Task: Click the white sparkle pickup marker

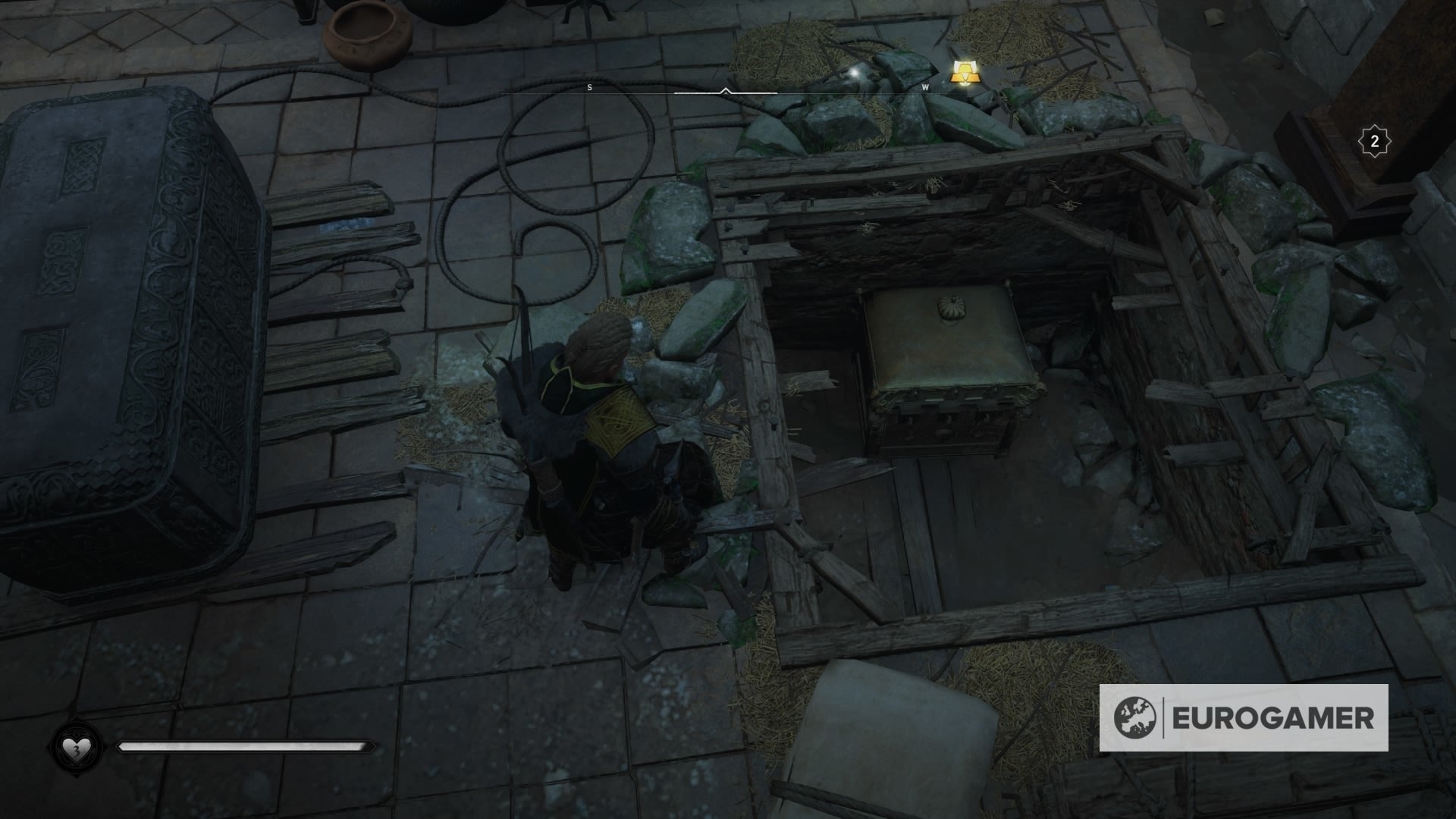Action: 853,73
